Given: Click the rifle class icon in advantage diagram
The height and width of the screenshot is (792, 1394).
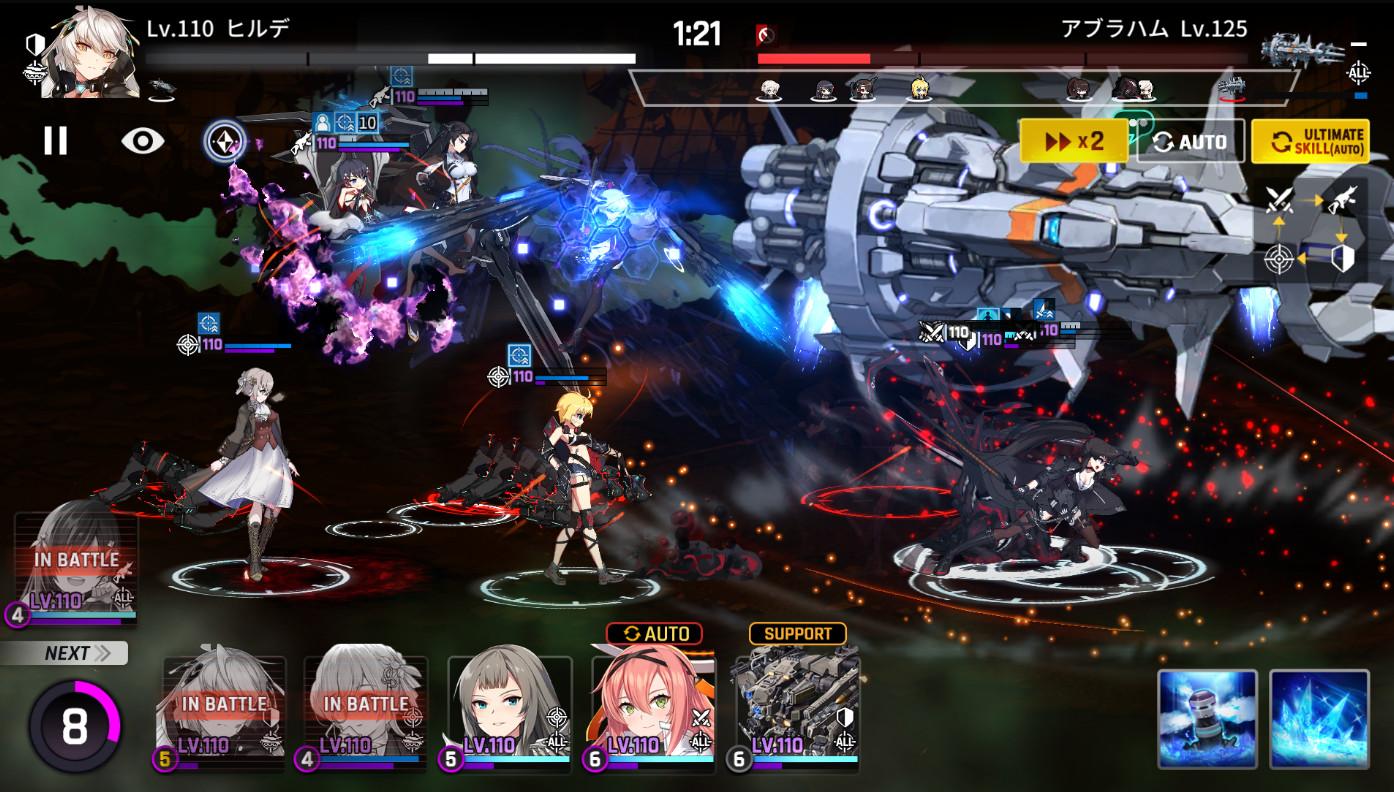Looking at the screenshot, I should 1340,199.
